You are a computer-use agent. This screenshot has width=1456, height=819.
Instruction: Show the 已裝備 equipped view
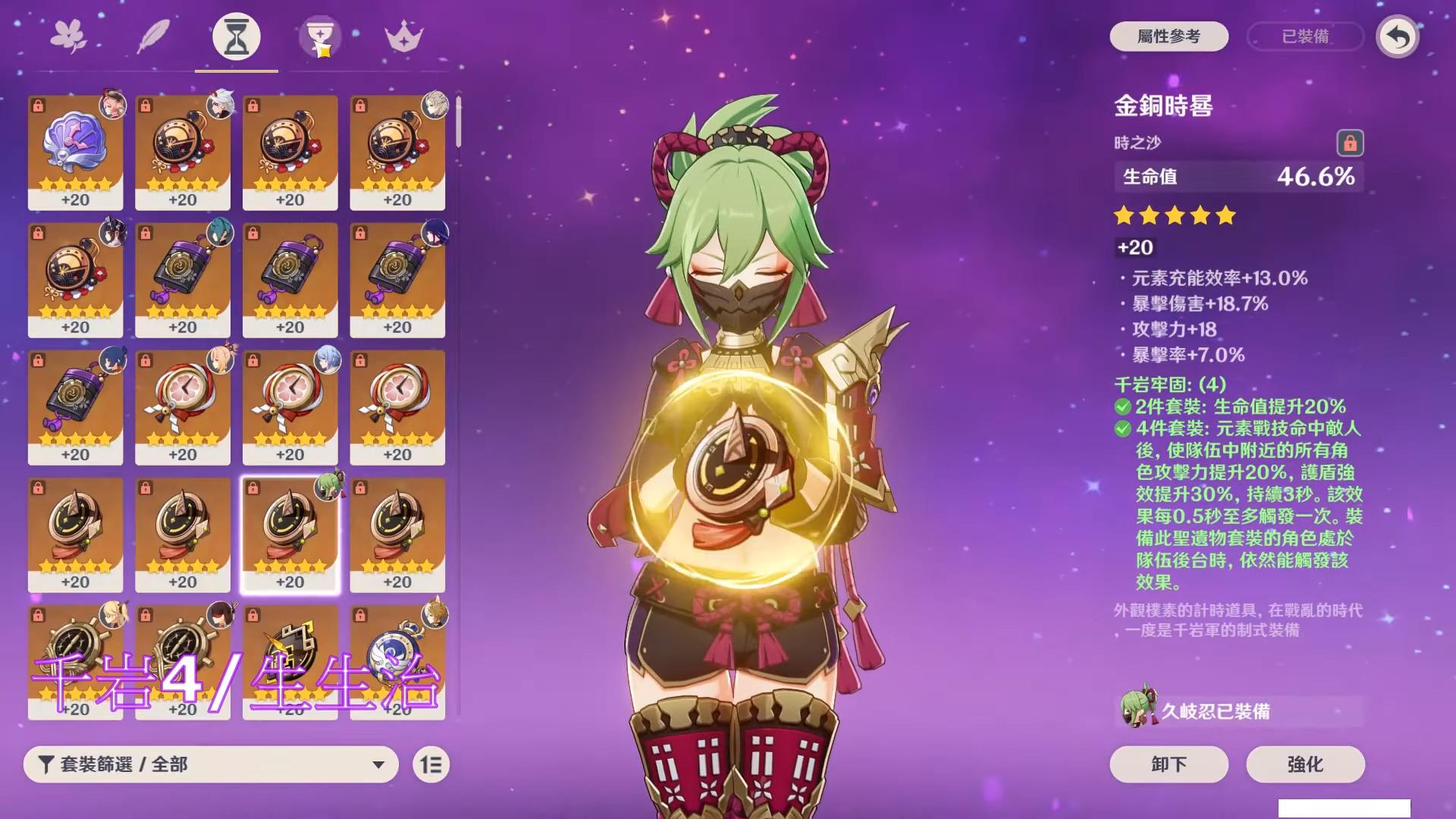click(1305, 36)
